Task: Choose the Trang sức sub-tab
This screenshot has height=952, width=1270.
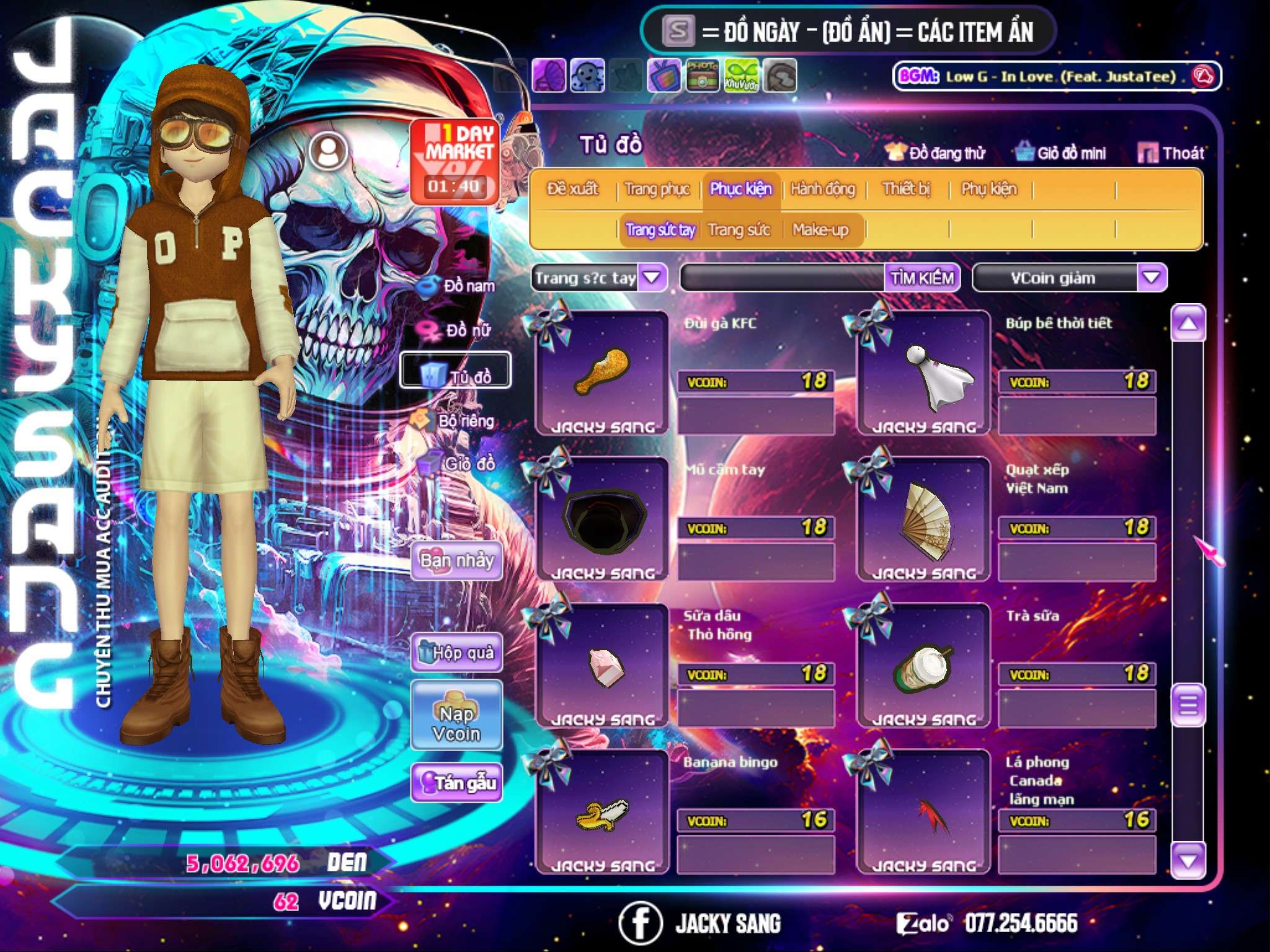Action: click(x=739, y=230)
